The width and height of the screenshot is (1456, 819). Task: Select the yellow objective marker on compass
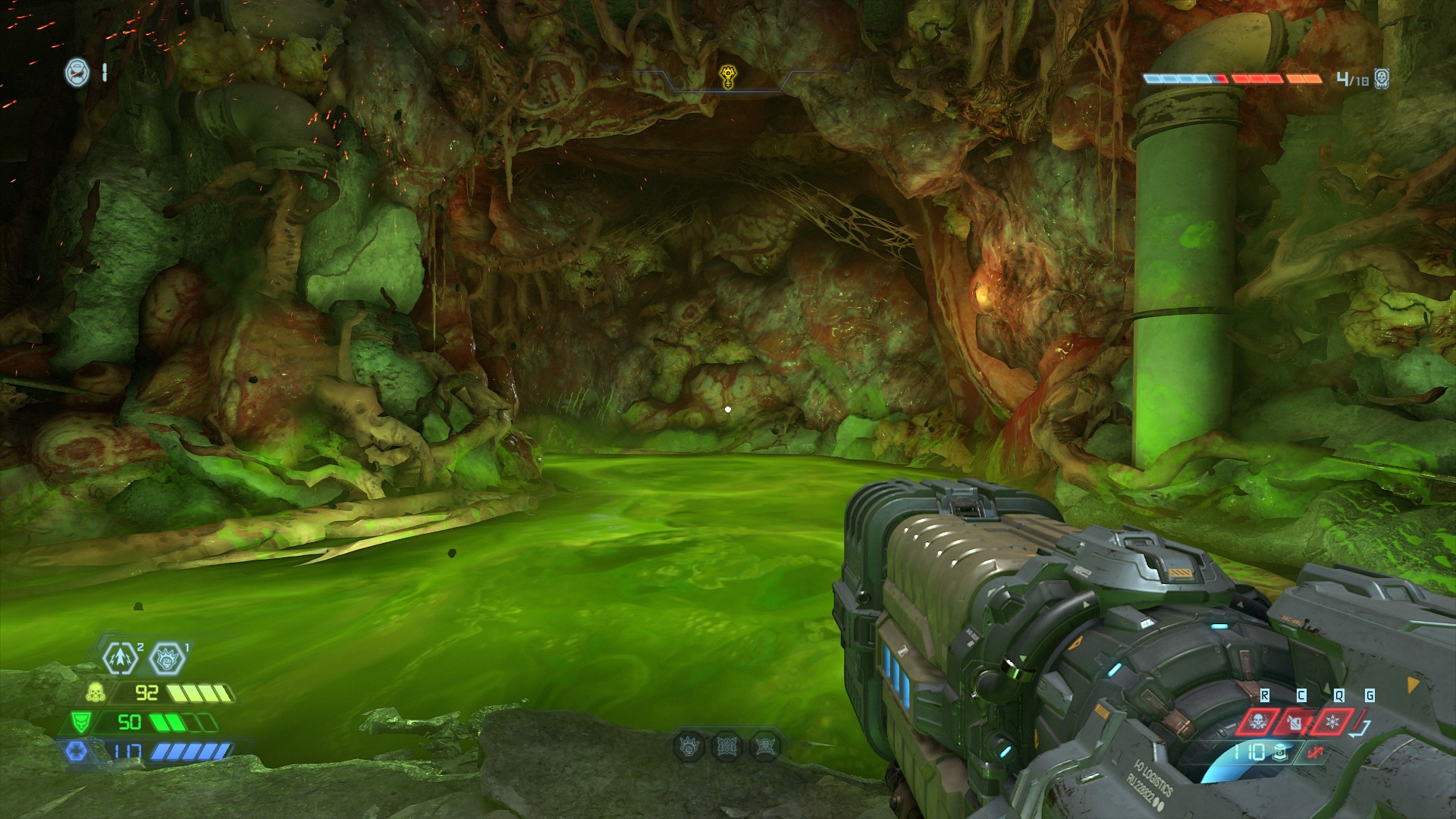coord(726,76)
